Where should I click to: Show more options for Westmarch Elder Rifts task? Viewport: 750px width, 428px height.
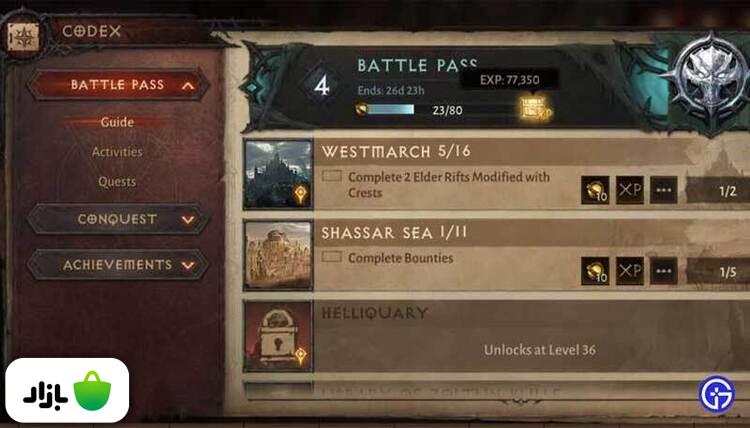tap(663, 190)
